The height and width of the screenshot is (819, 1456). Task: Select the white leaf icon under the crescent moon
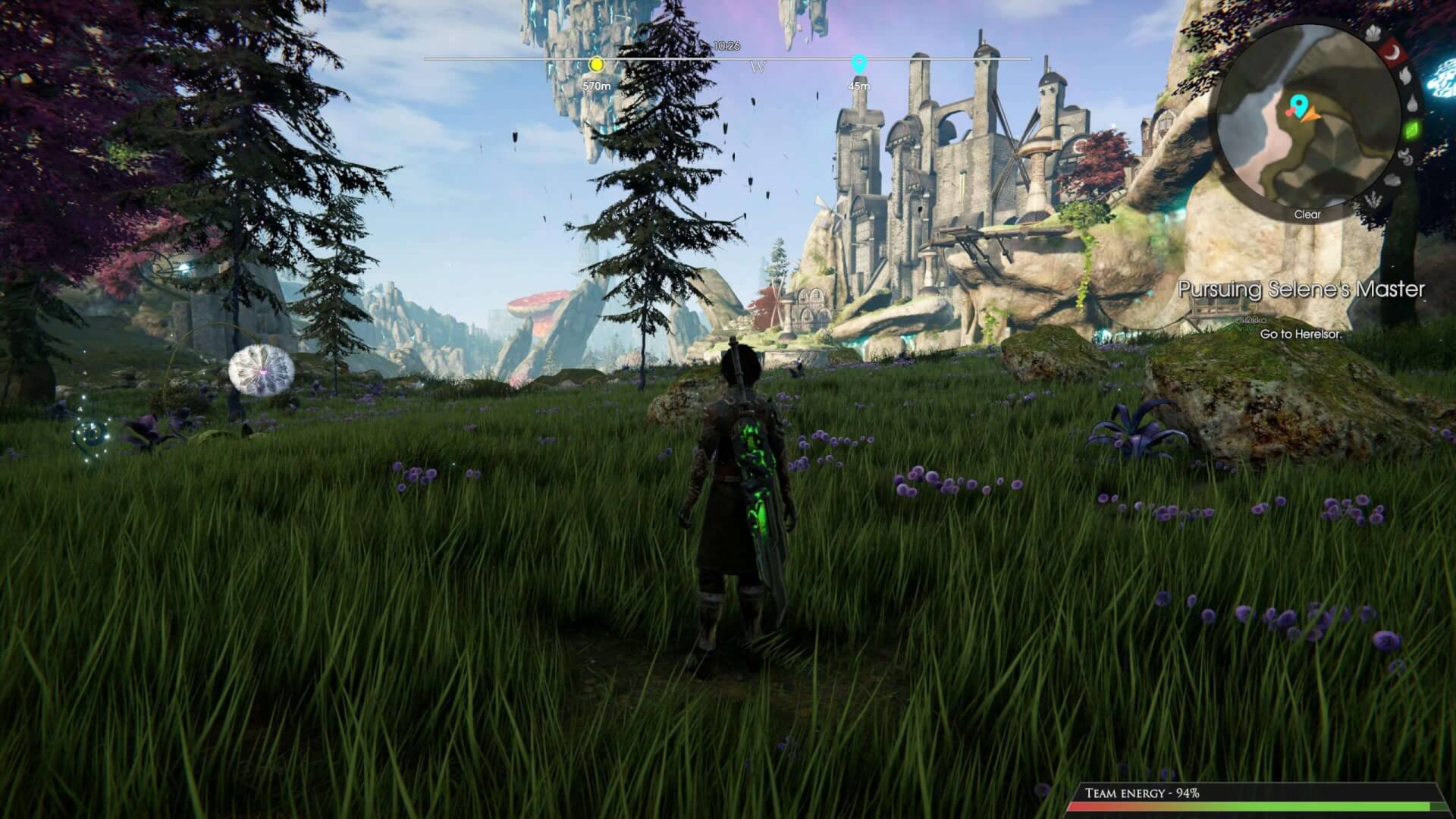[x=1406, y=77]
